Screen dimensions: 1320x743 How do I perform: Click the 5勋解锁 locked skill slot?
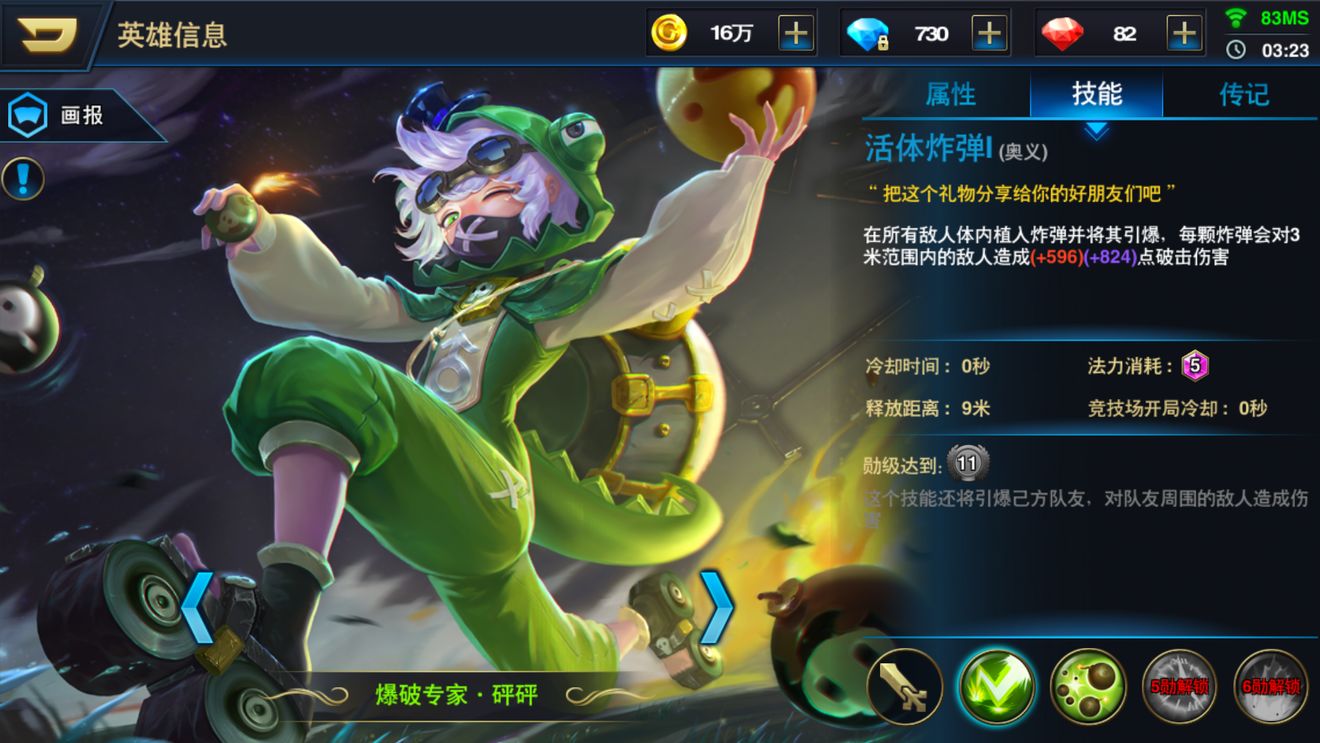click(x=1179, y=686)
